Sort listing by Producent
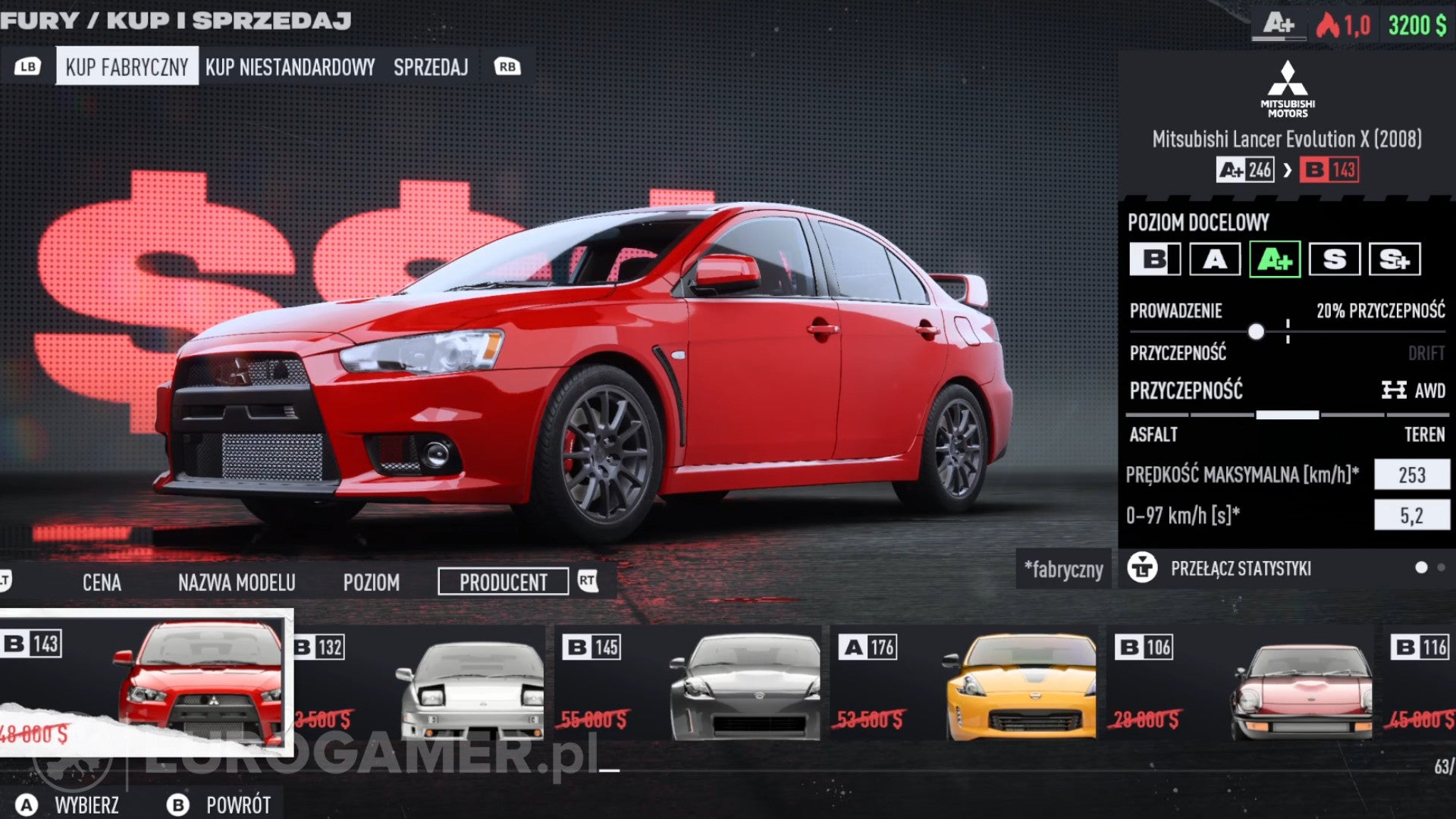The height and width of the screenshot is (819, 1456). pyautogui.click(x=503, y=582)
